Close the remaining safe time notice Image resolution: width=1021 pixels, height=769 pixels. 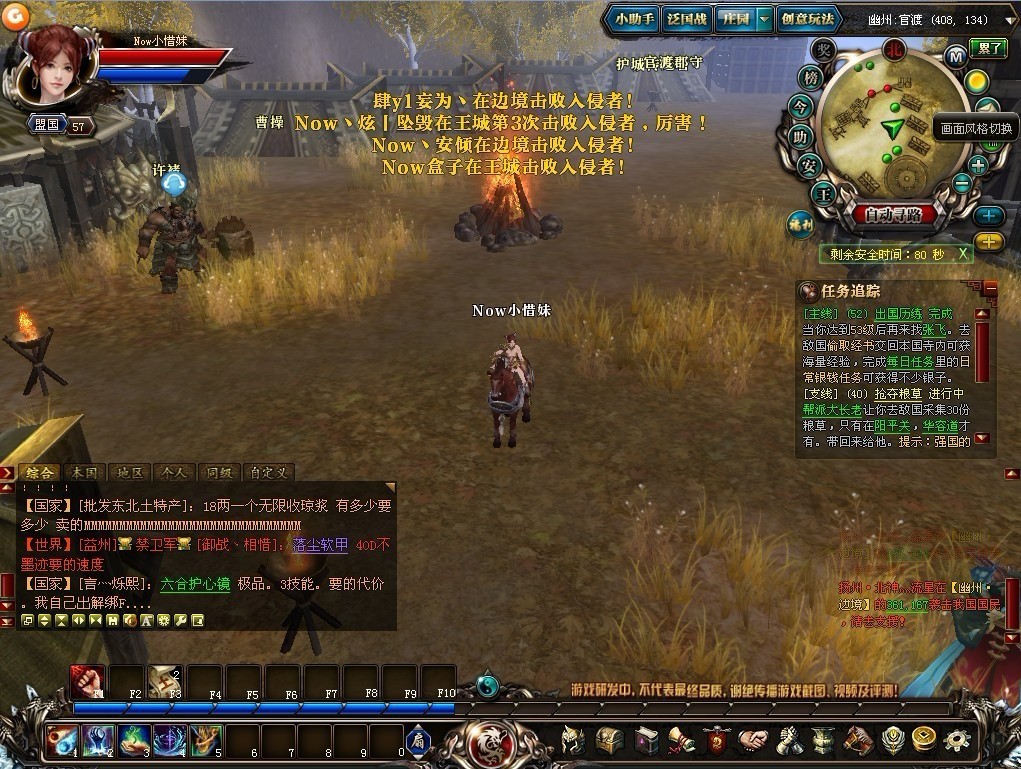coord(963,253)
